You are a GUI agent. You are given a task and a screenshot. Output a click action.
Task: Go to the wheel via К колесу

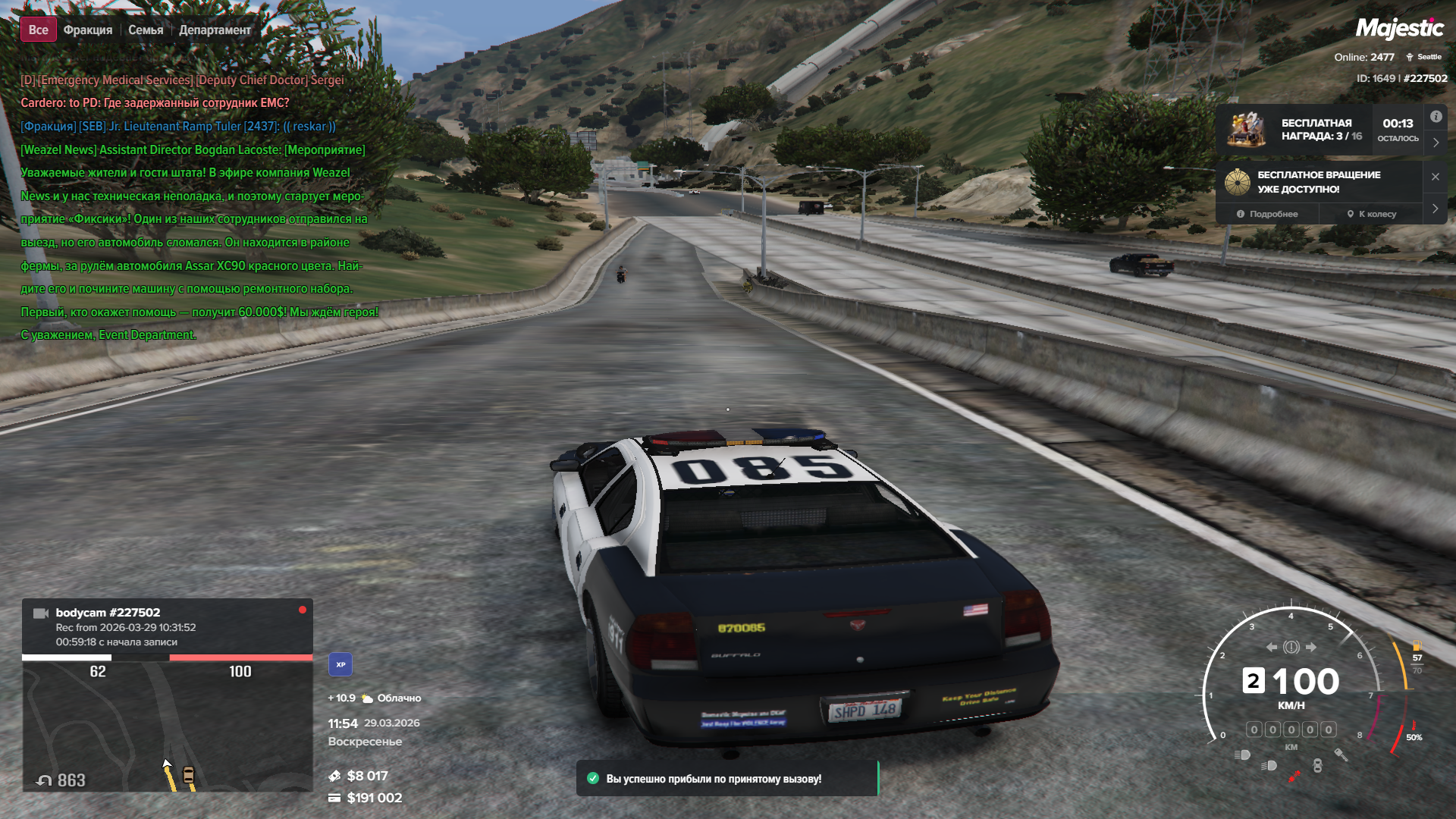pyautogui.click(x=1371, y=214)
